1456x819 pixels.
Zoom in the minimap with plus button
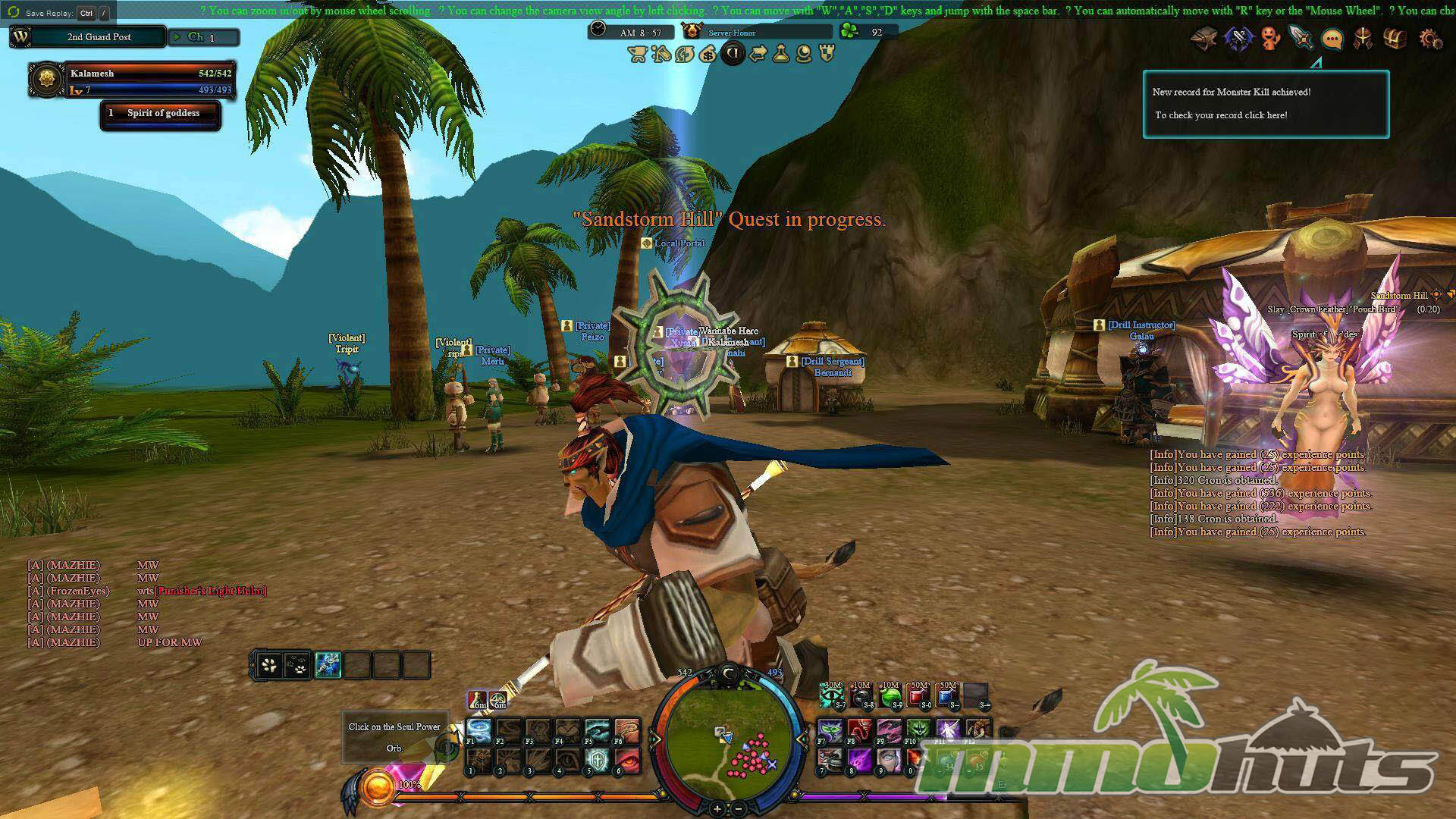coord(717,808)
